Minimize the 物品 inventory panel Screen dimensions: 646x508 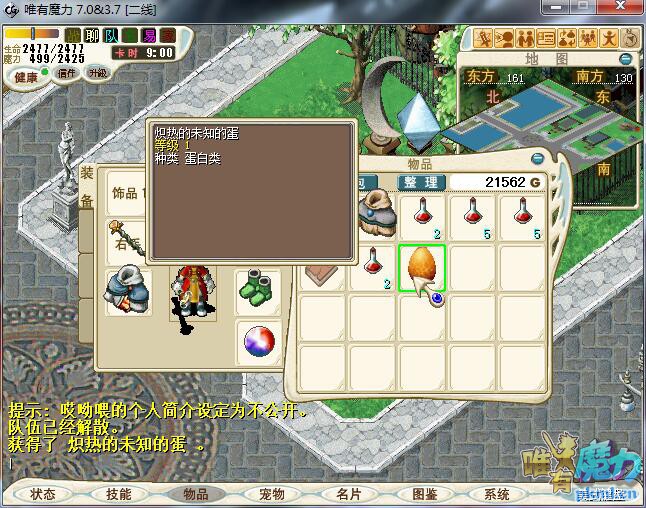tap(537, 158)
